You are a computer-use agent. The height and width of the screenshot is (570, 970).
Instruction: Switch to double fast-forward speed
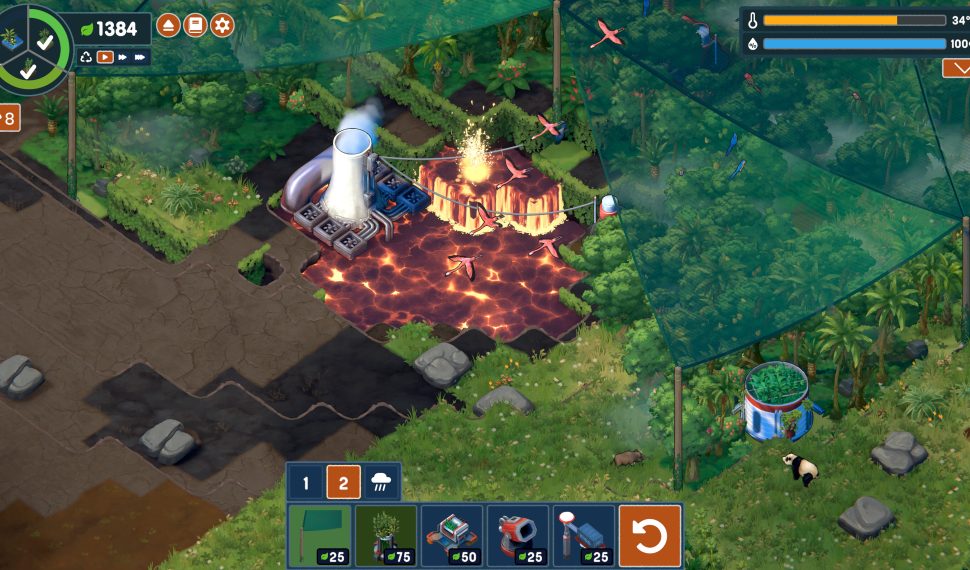click(122, 57)
